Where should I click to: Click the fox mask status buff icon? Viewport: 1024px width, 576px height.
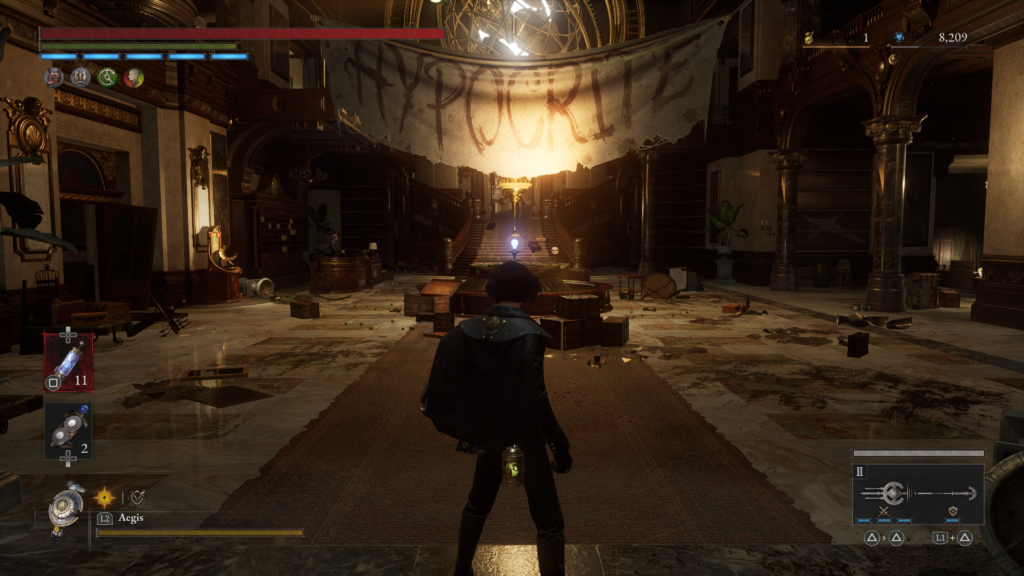[x=54, y=77]
